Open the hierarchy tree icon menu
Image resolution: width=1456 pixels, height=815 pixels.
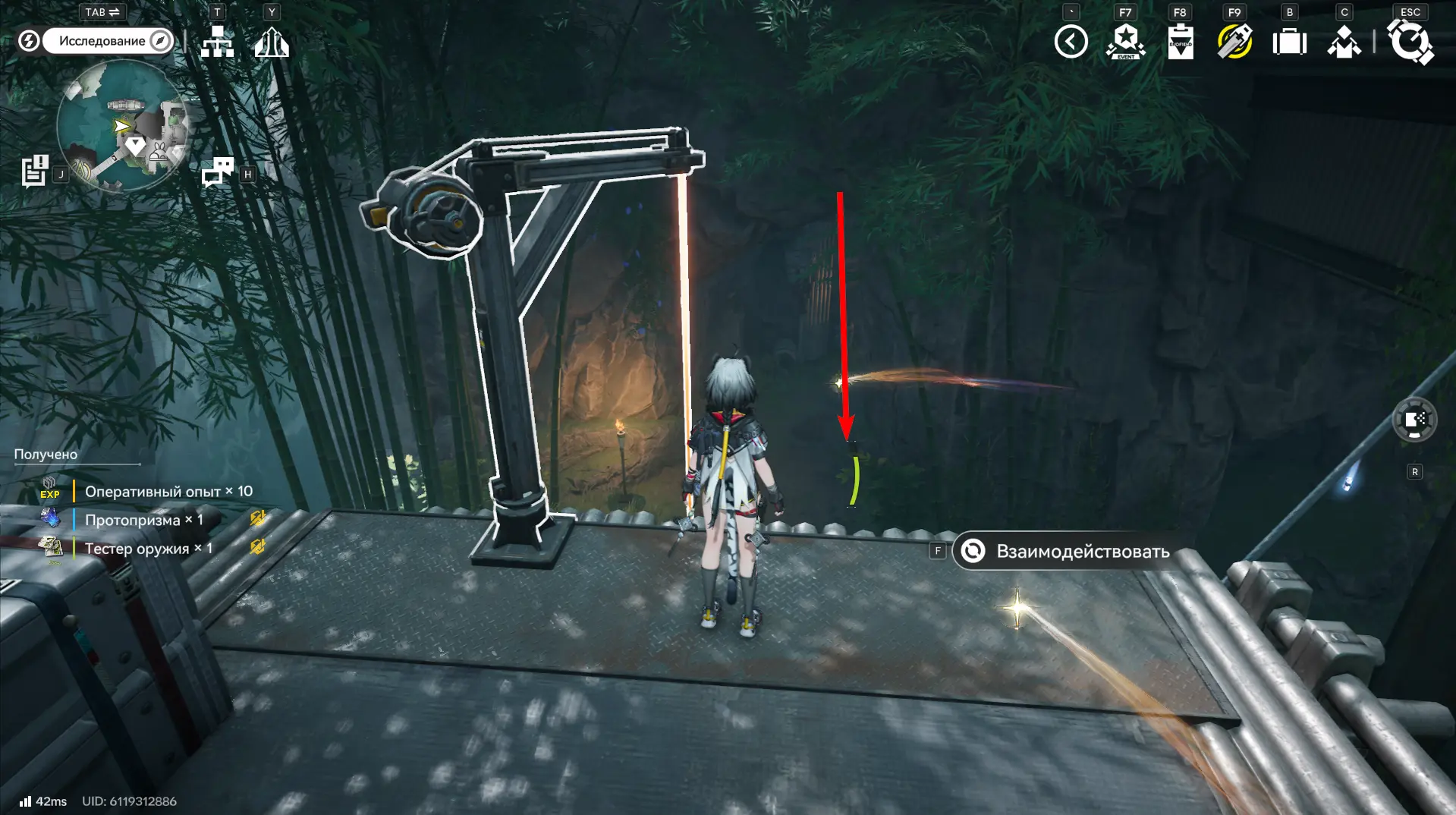click(x=217, y=42)
